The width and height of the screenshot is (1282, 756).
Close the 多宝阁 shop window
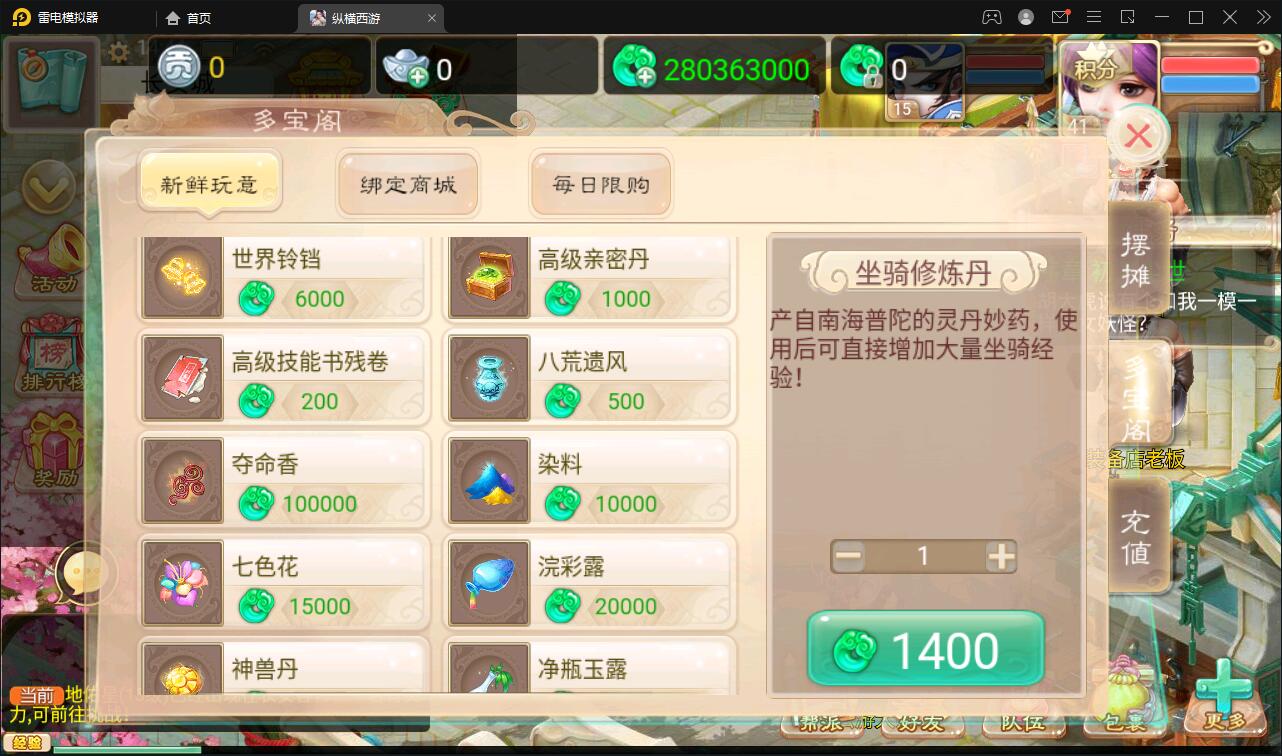[1137, 136]
